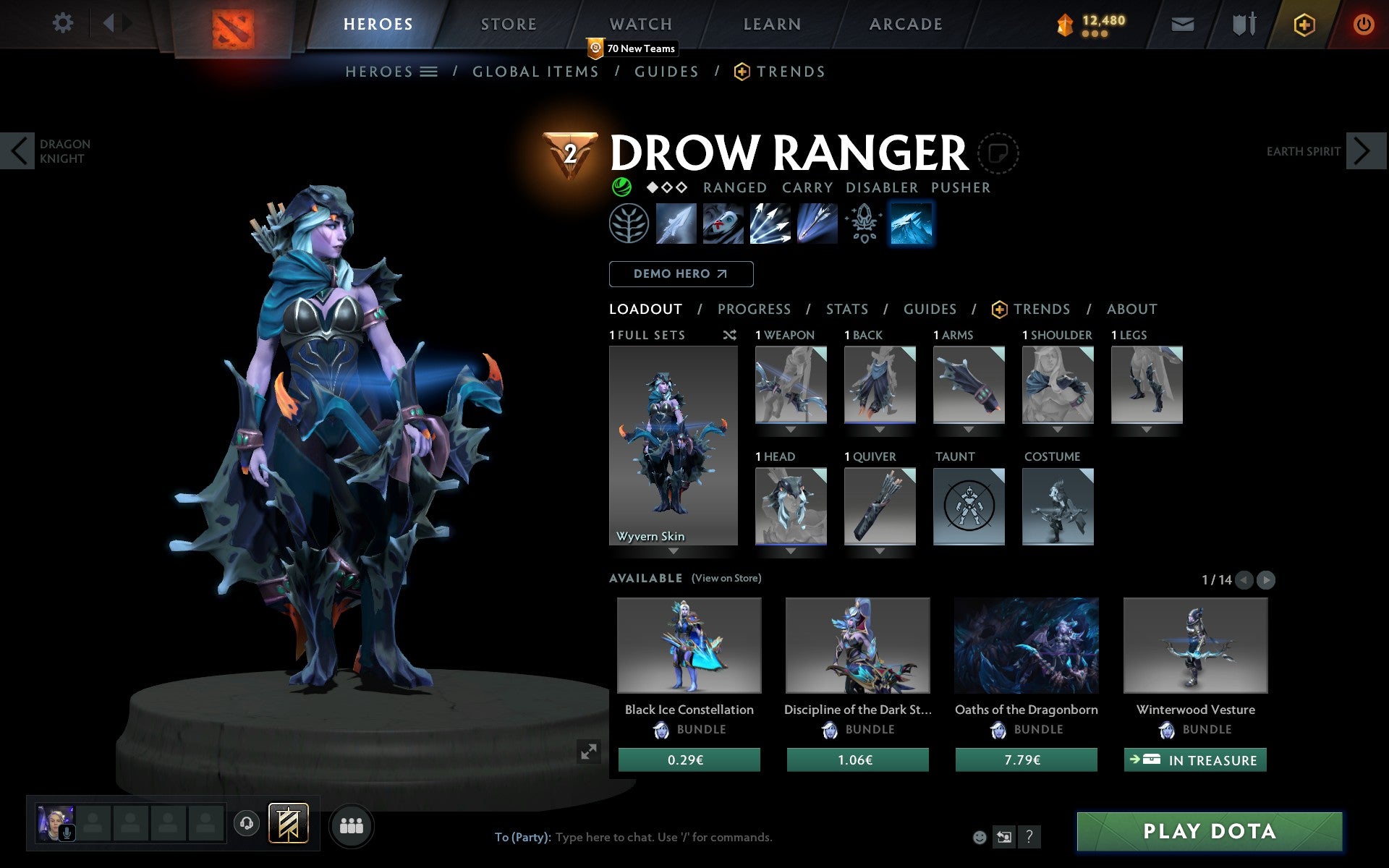Image resolution: width=1389 pixels, height=868 pixels.
Task: Open the heroes list hamburger menu
Action: tap(430, 71)
